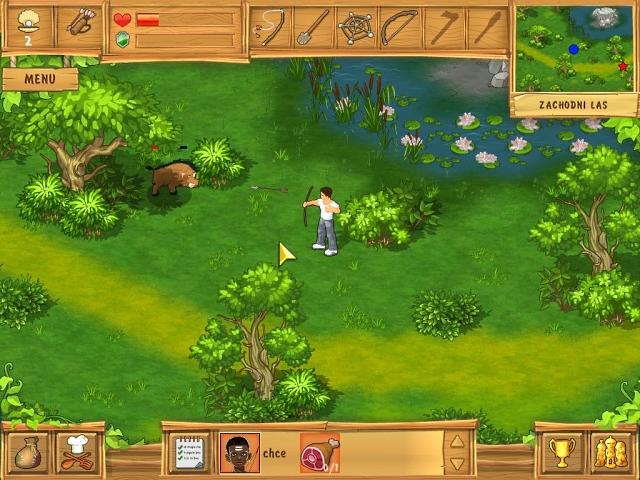Viewport: 640px width, 480px height.
Task: Open the inventory sack
Action: pos(27,453)
